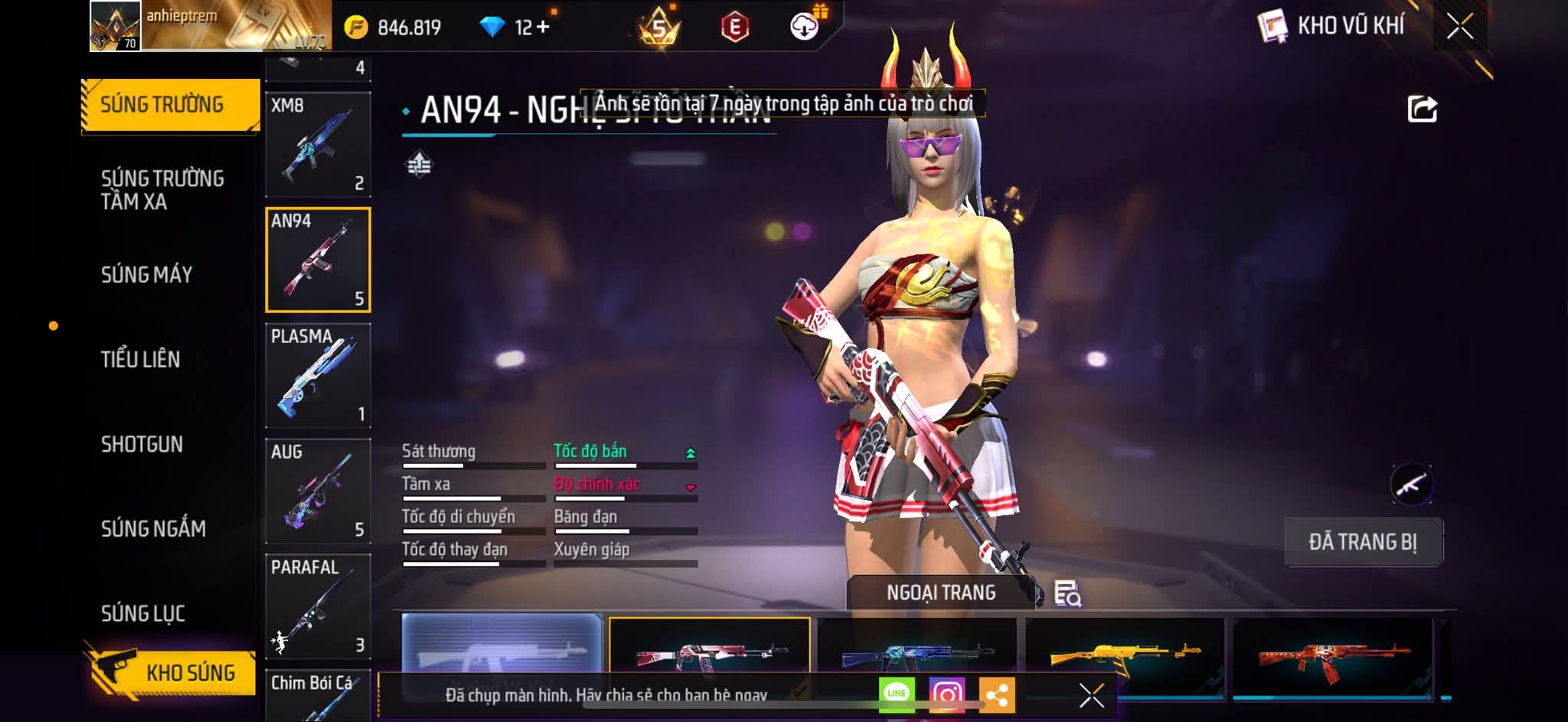Open the Súng Ngắm category

pos(153,528)
